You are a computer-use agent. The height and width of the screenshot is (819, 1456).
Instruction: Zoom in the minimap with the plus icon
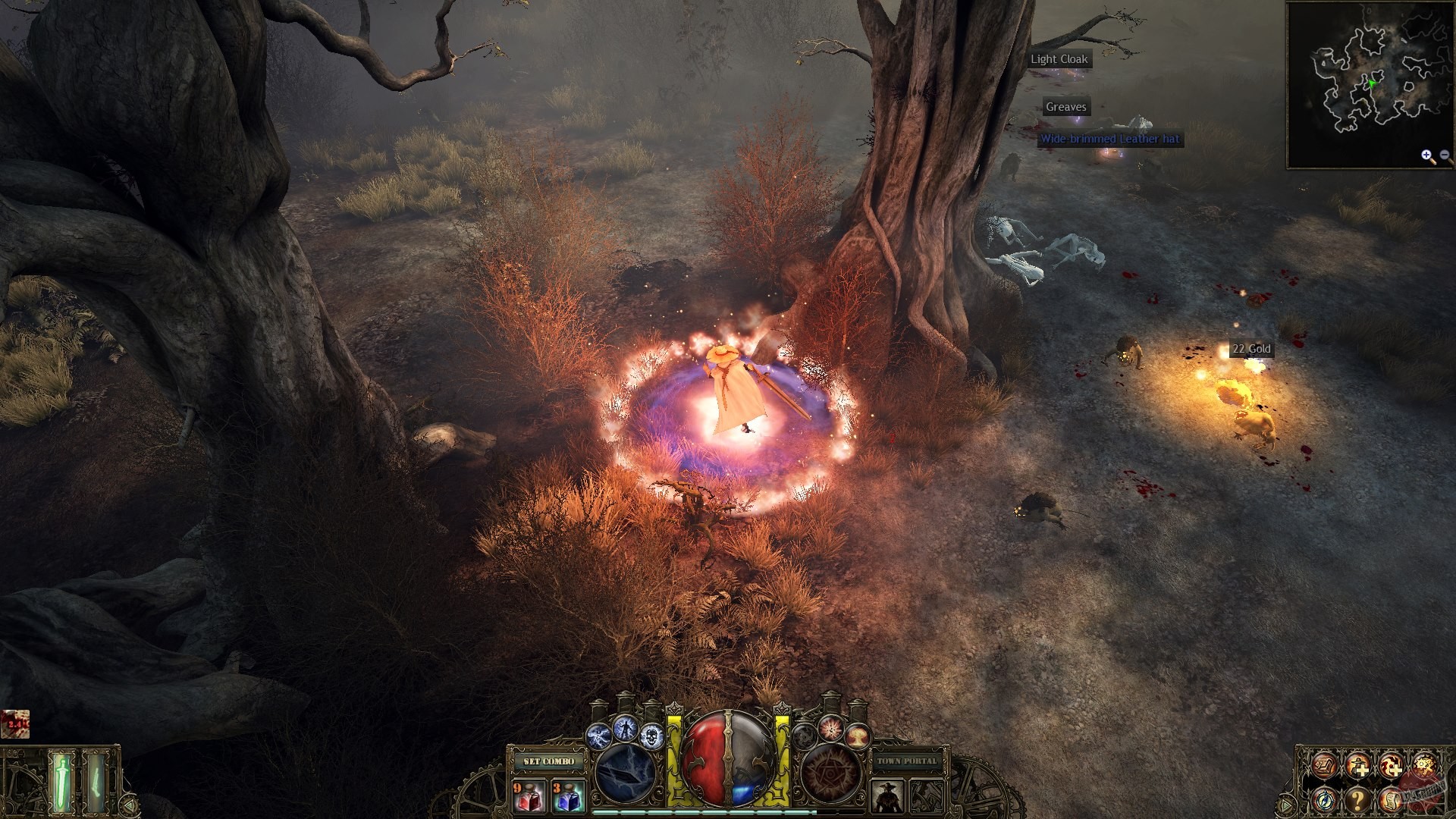tap(1426, 155)
